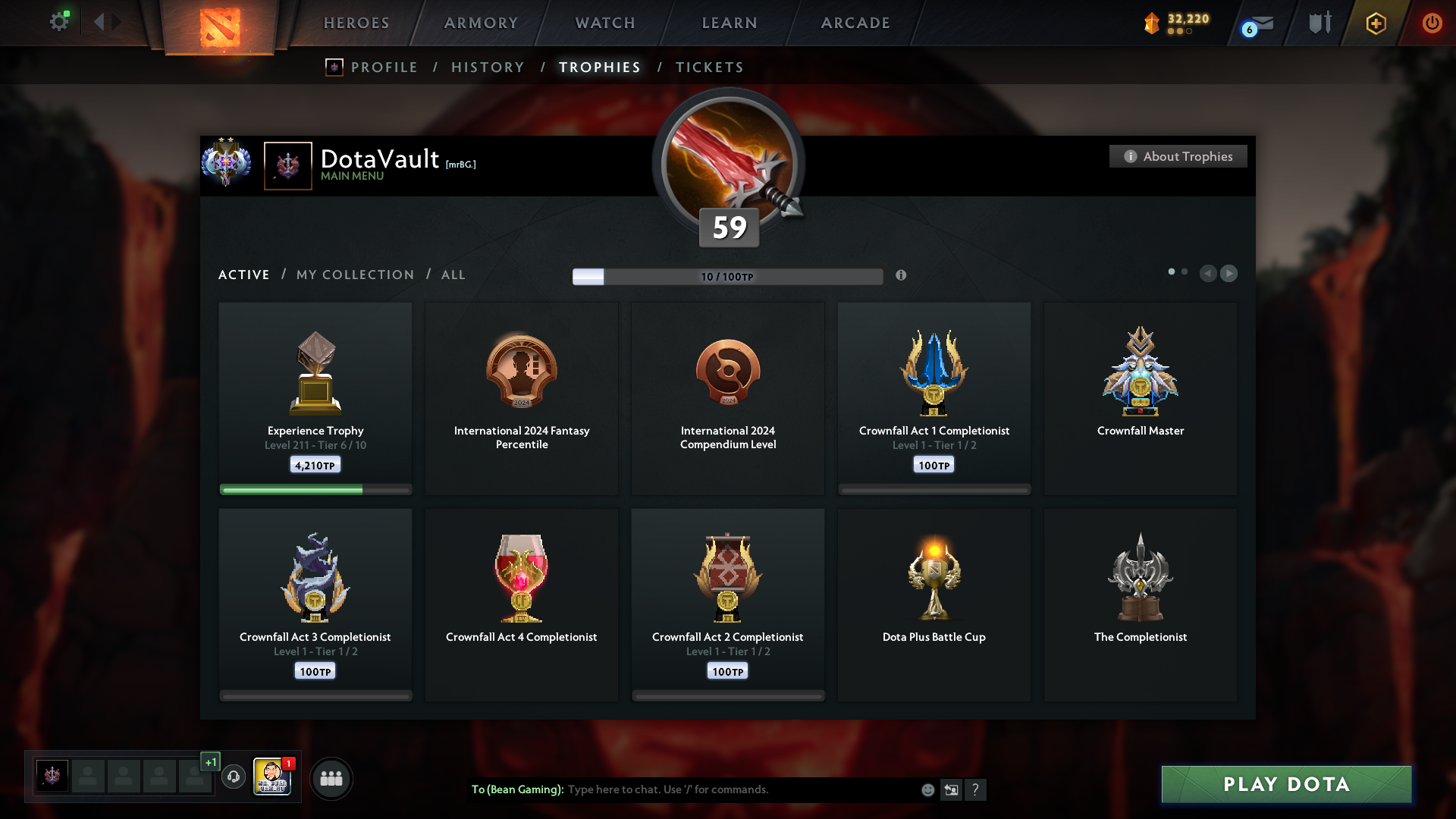Go to the Armory section
Image resolution: width=1456 pixels, height=819 pixels.
click(481, 23)
